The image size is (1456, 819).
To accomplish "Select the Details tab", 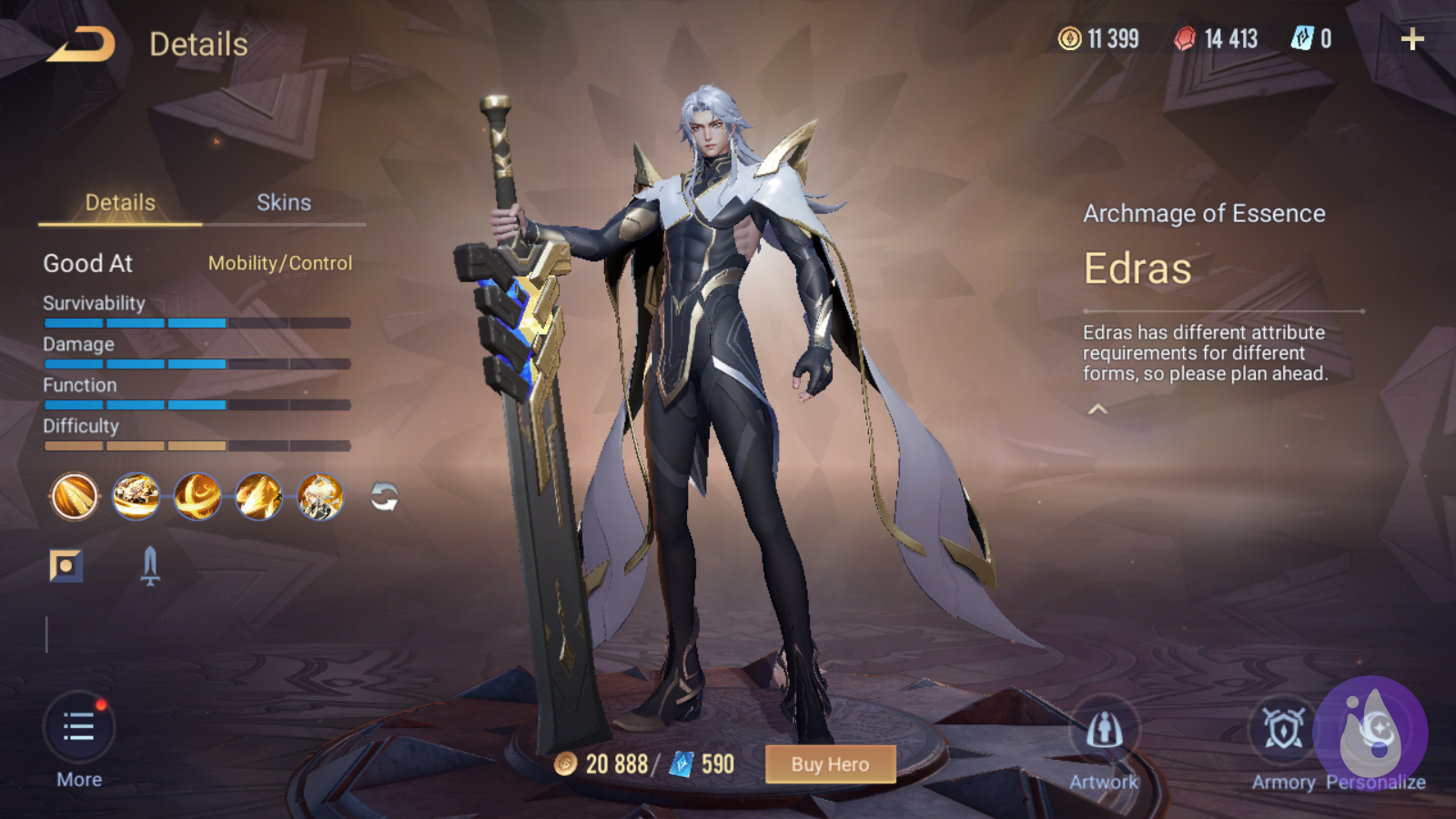I will click(x=120, y=203).
